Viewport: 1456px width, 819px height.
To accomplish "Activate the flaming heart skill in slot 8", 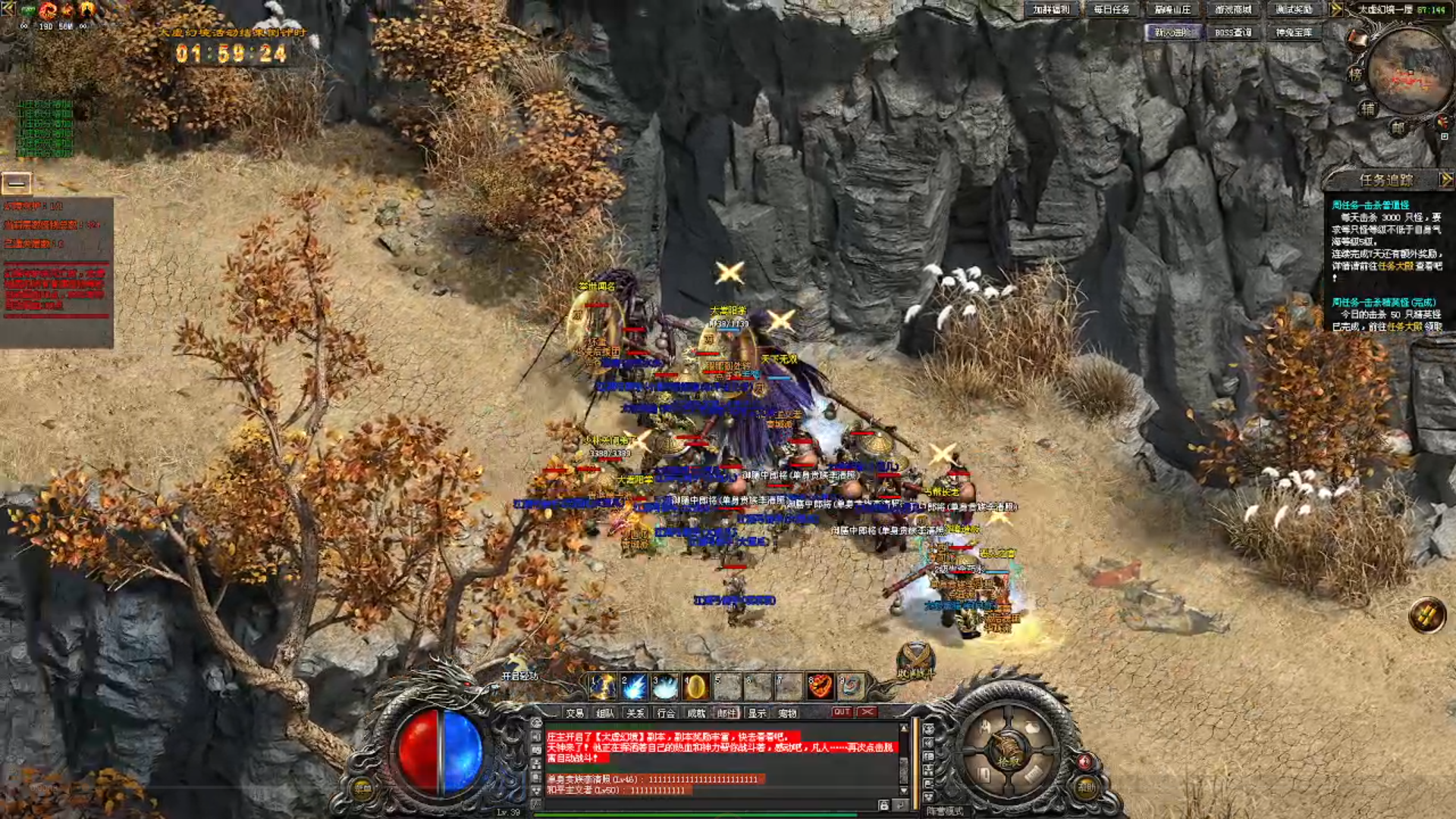I will click(820, 686).
